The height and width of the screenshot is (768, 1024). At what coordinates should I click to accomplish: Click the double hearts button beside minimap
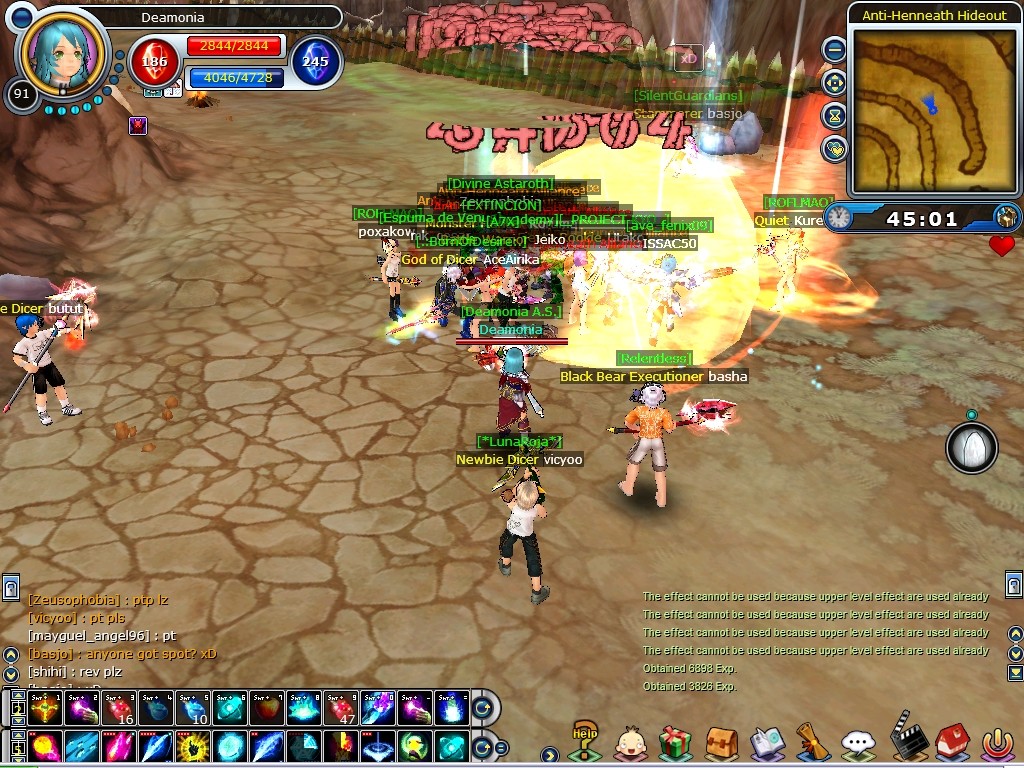(834, 149)
